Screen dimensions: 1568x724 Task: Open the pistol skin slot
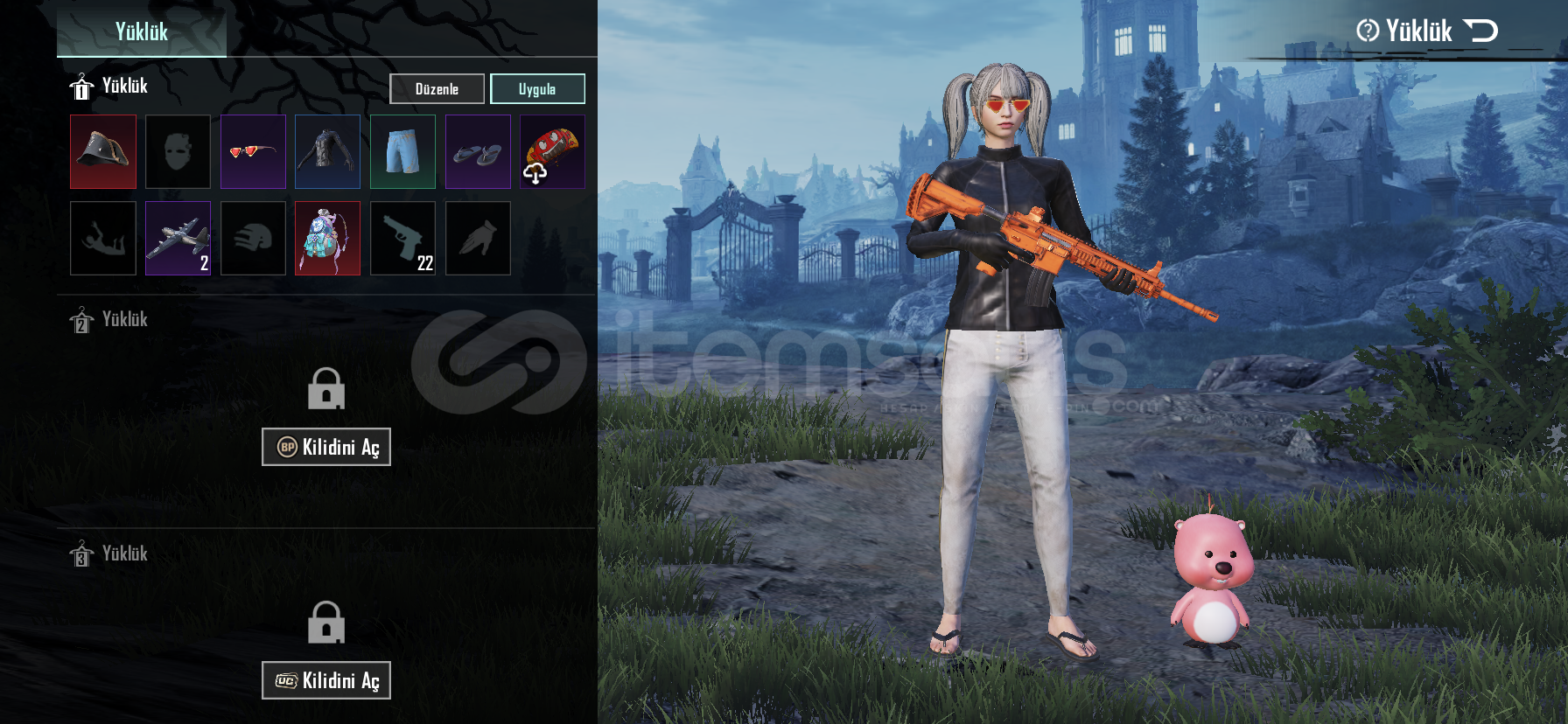[x=402, y=238]
